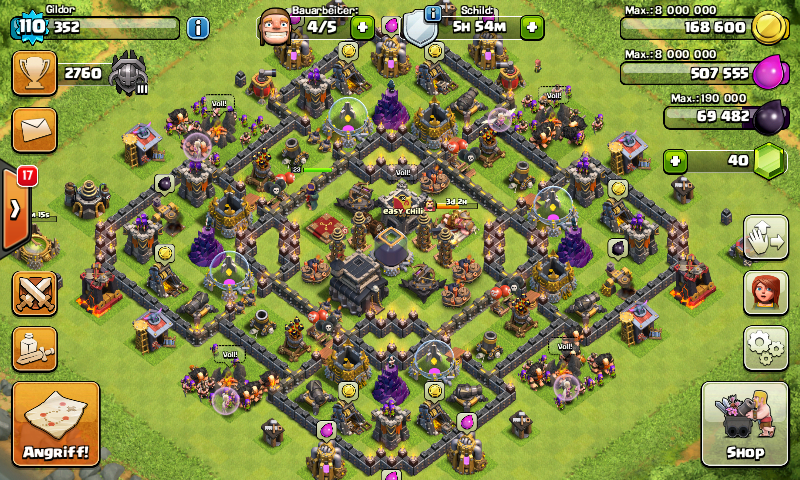The height and width of the screenshot is (480, 800).
Task: Show shield info via blue i icon
Action: [x=433, y=13]
